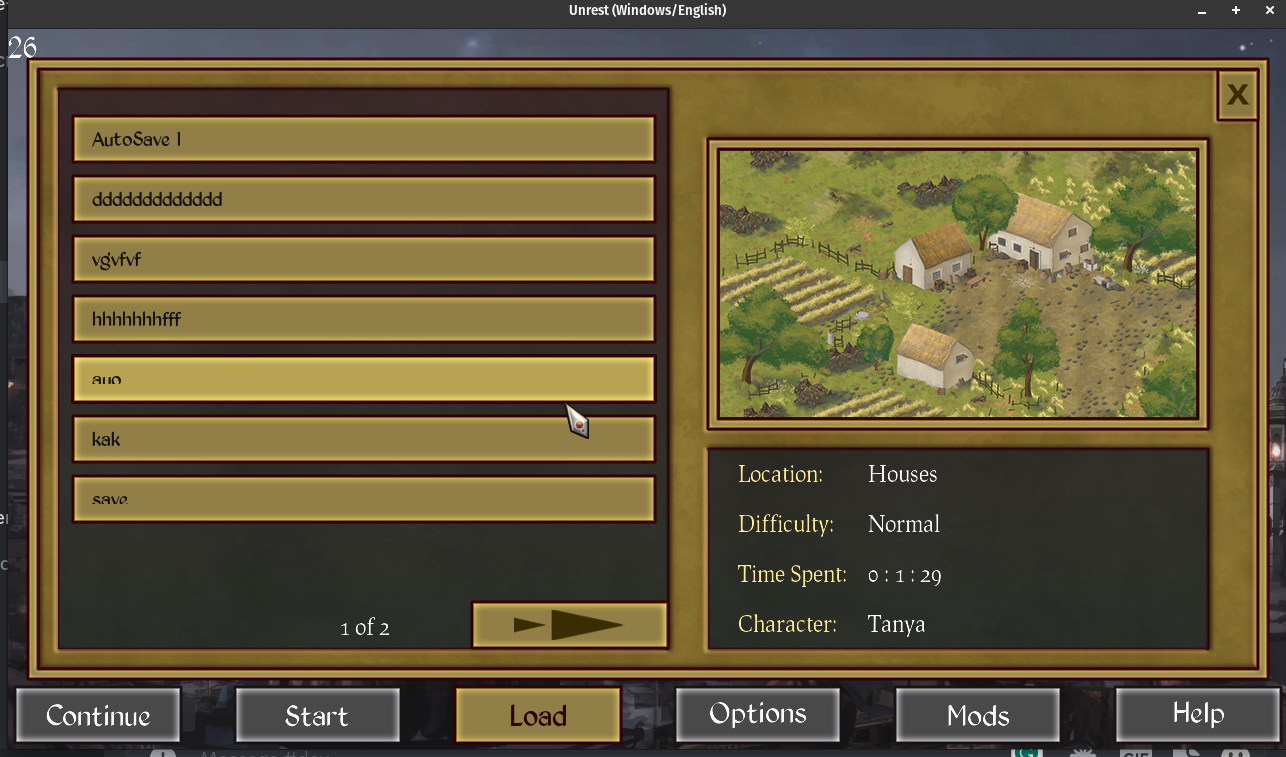Open the vgvfvf save slot
The image size is (1286, 757).
click(x=363, y=258)
